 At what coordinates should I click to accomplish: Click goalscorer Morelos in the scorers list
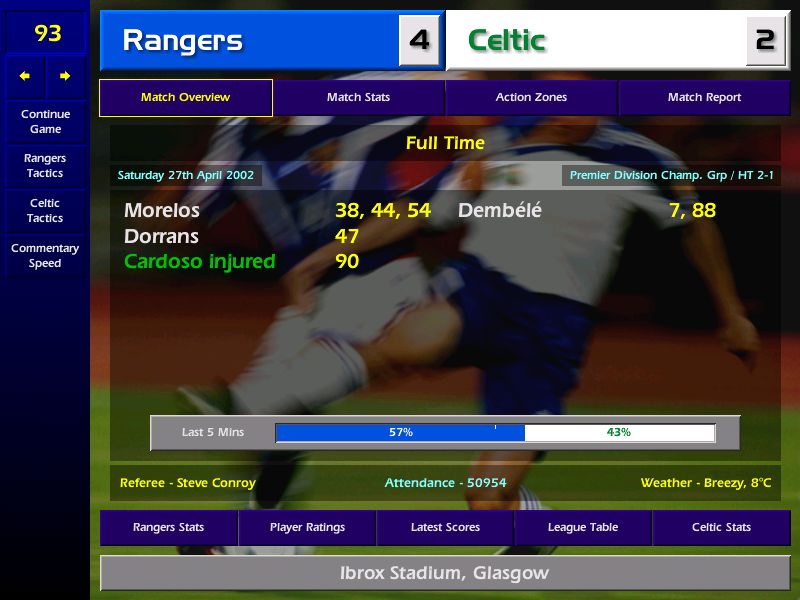(x=162, y=211)
